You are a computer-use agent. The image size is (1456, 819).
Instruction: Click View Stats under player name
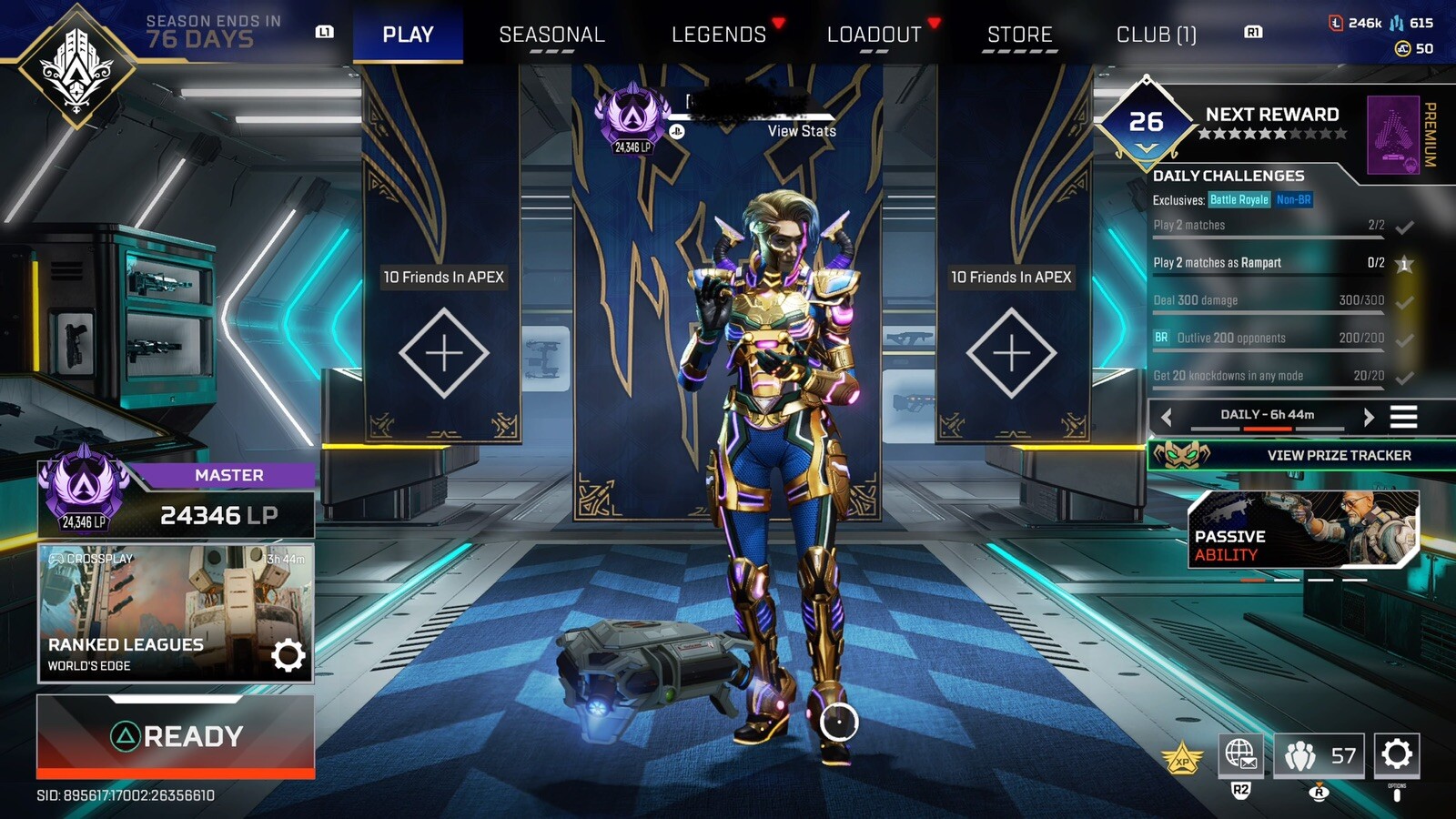(x=801, y=131)
